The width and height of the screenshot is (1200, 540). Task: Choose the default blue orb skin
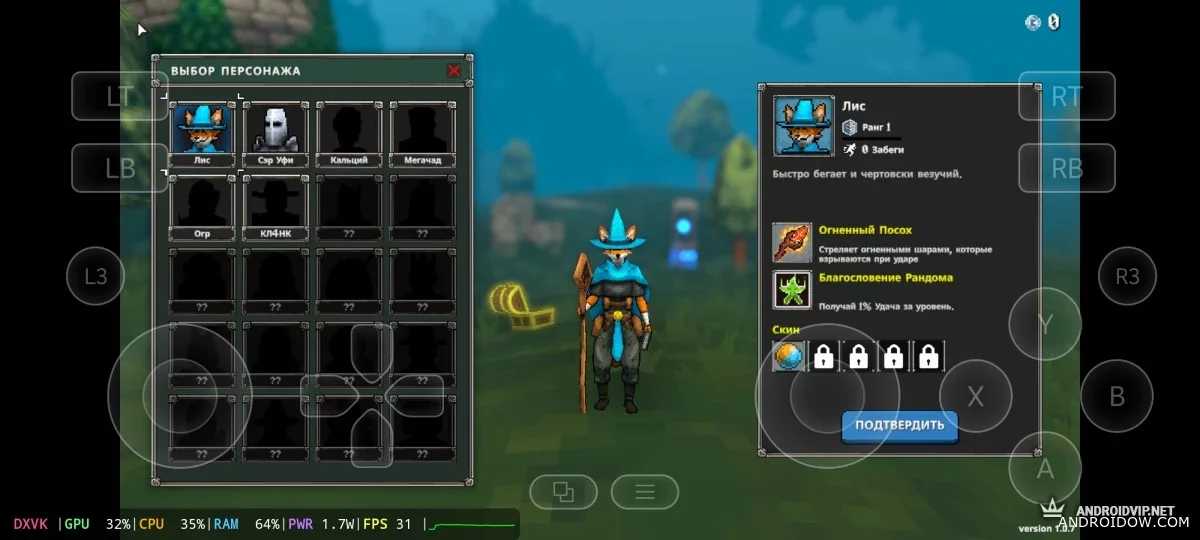pos(788,356)
